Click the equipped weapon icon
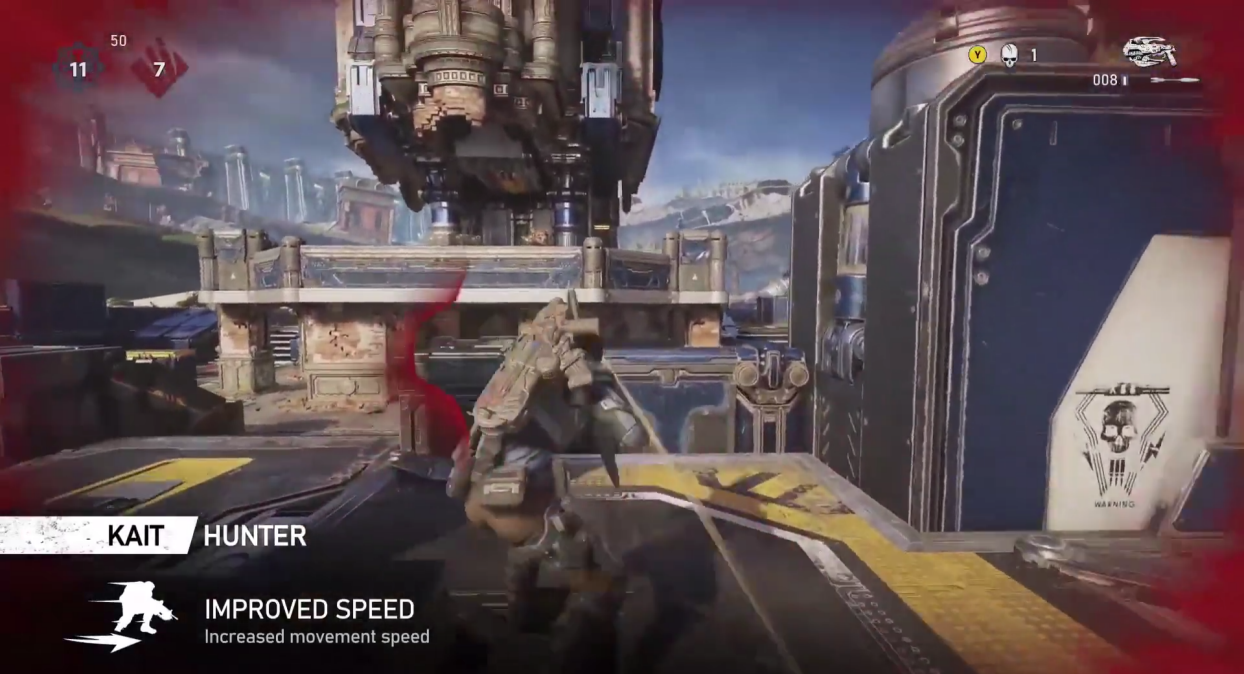 point(1148,51)
